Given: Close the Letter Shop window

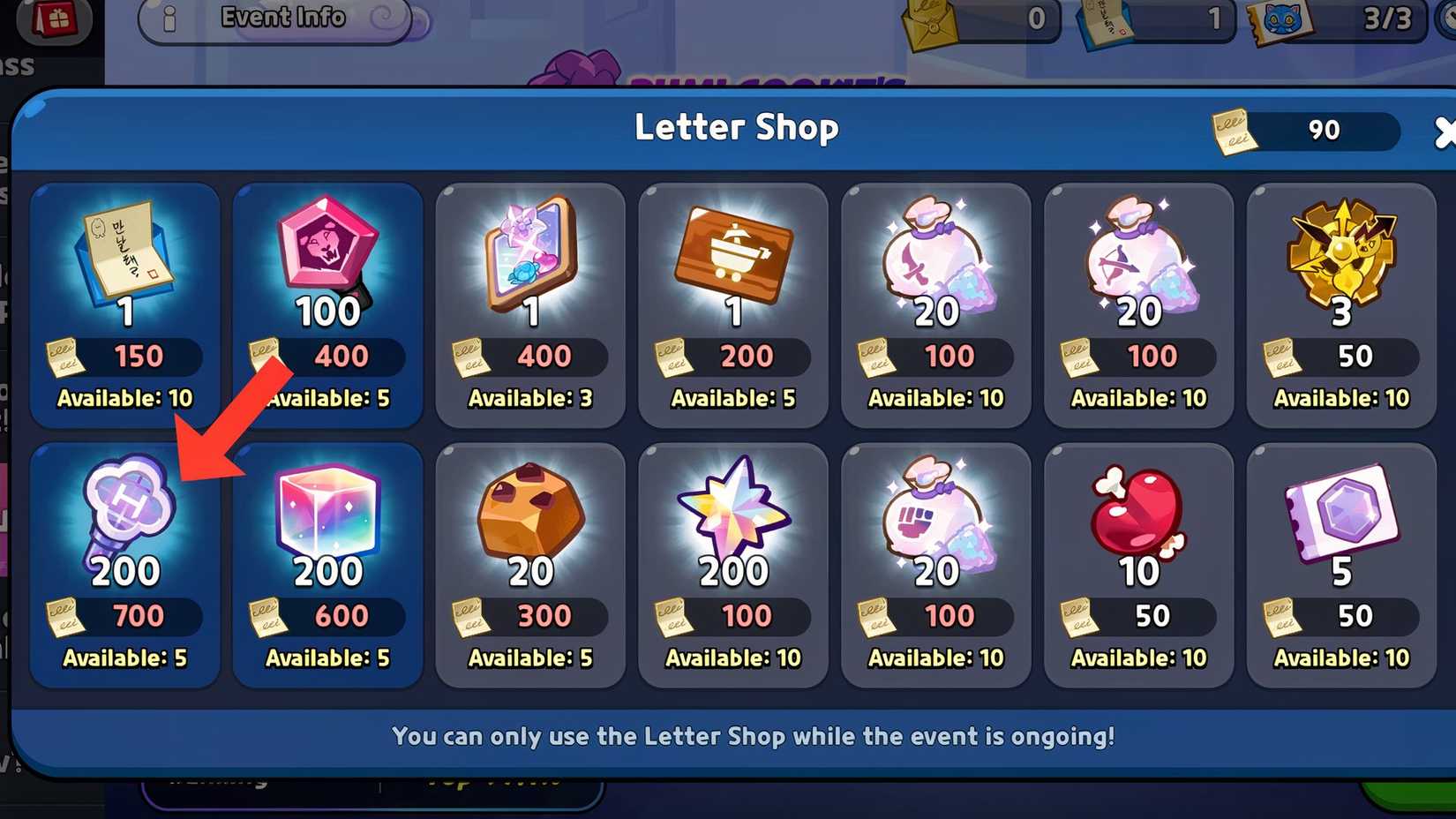Looking at the screenshot, I should coord(1445,132).
